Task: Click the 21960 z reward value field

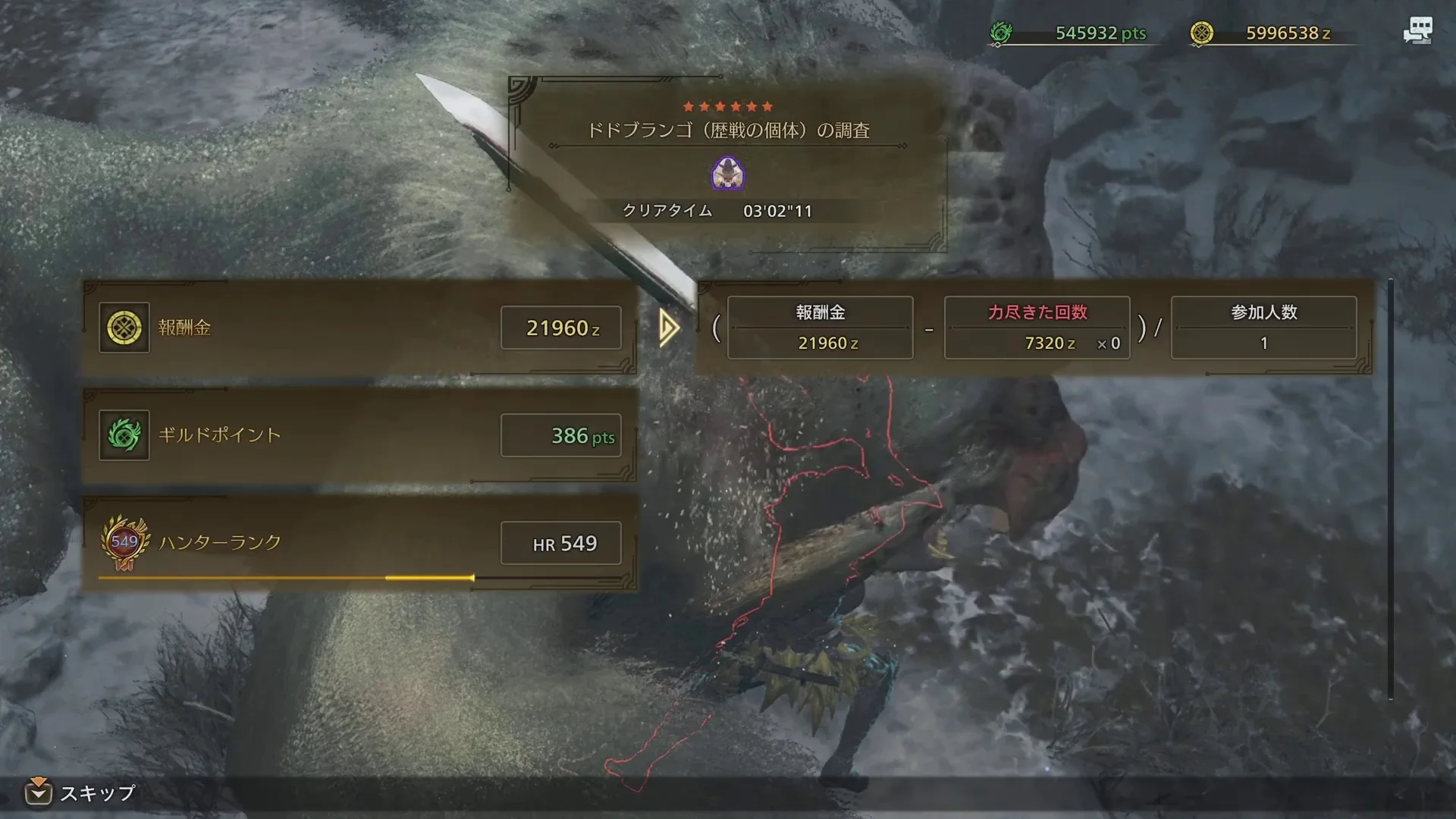Action: (x=561, y=328)
